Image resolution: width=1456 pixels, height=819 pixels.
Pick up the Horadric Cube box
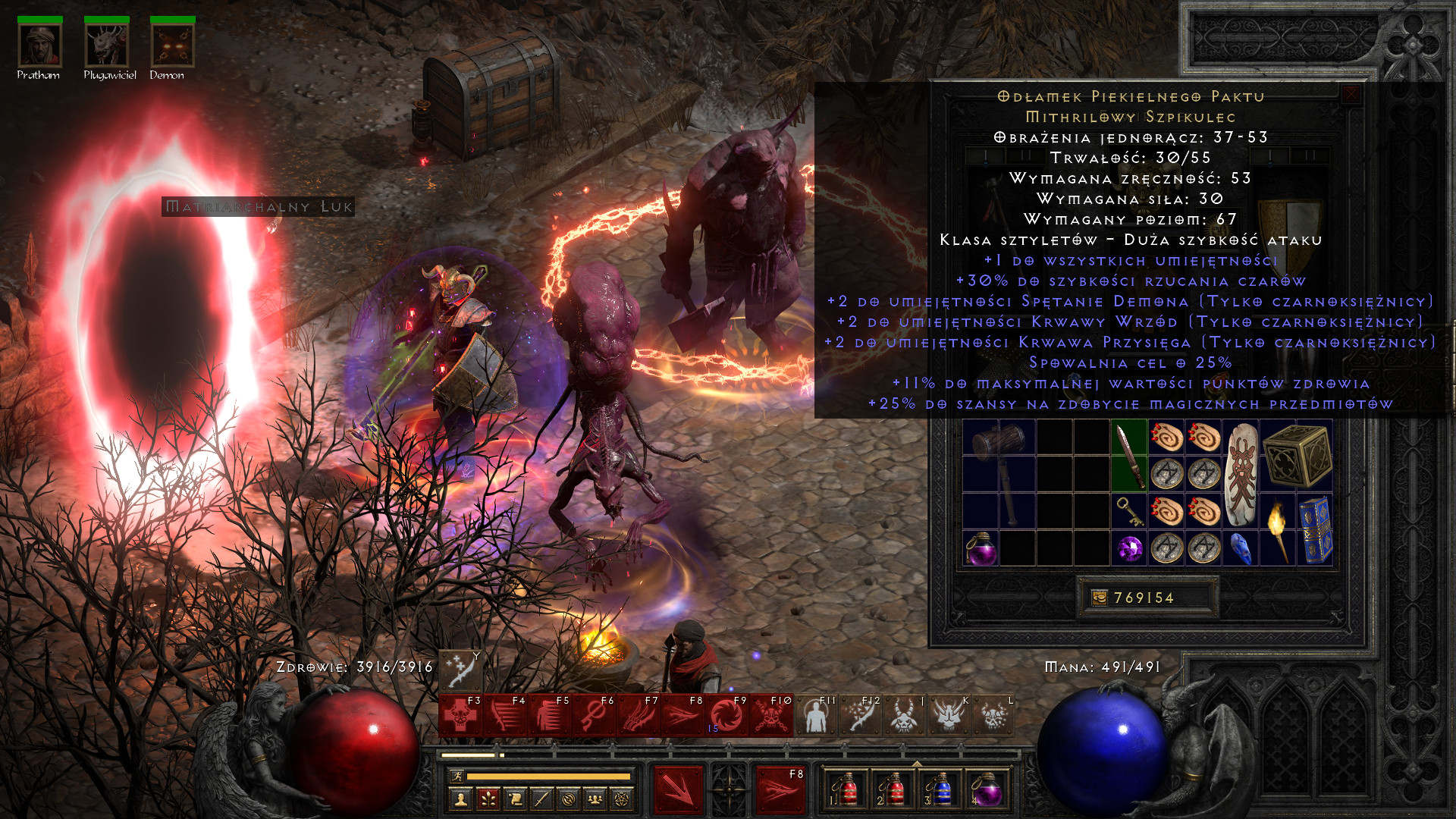pos(1298,455)
